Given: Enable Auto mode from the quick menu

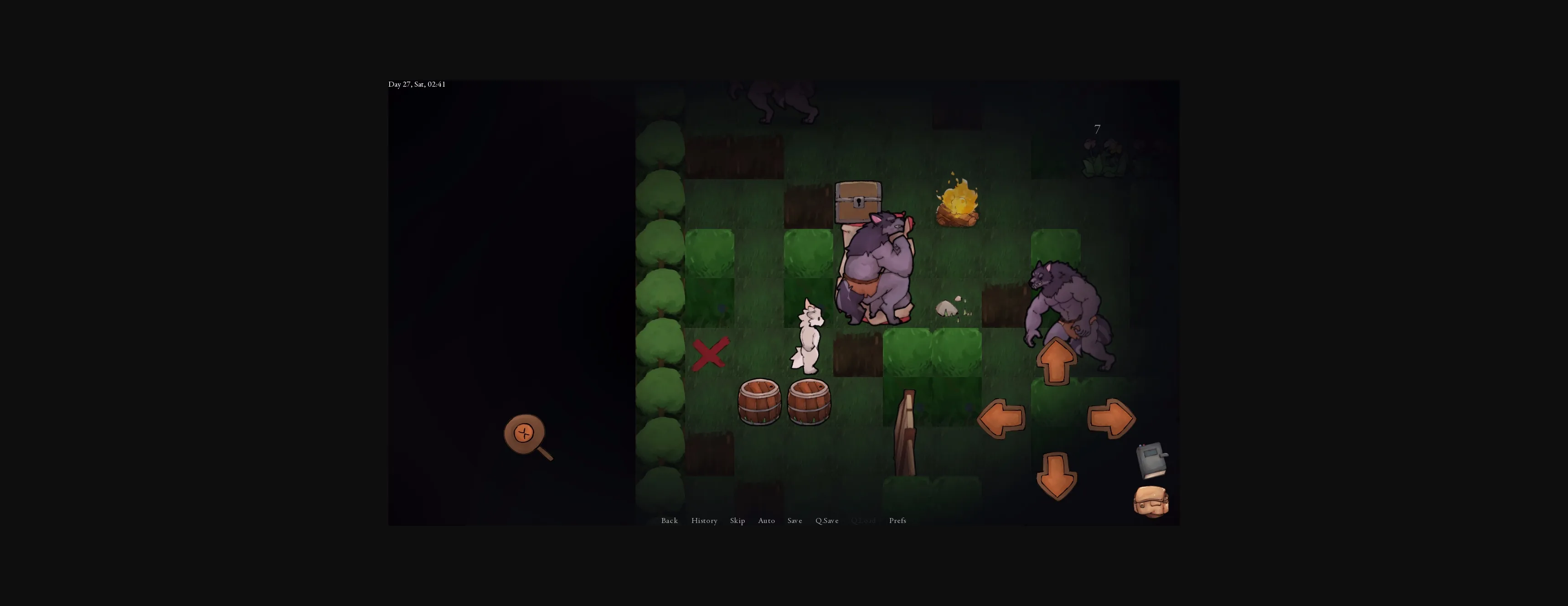Looking at the screenshot, I should [766, 521].
